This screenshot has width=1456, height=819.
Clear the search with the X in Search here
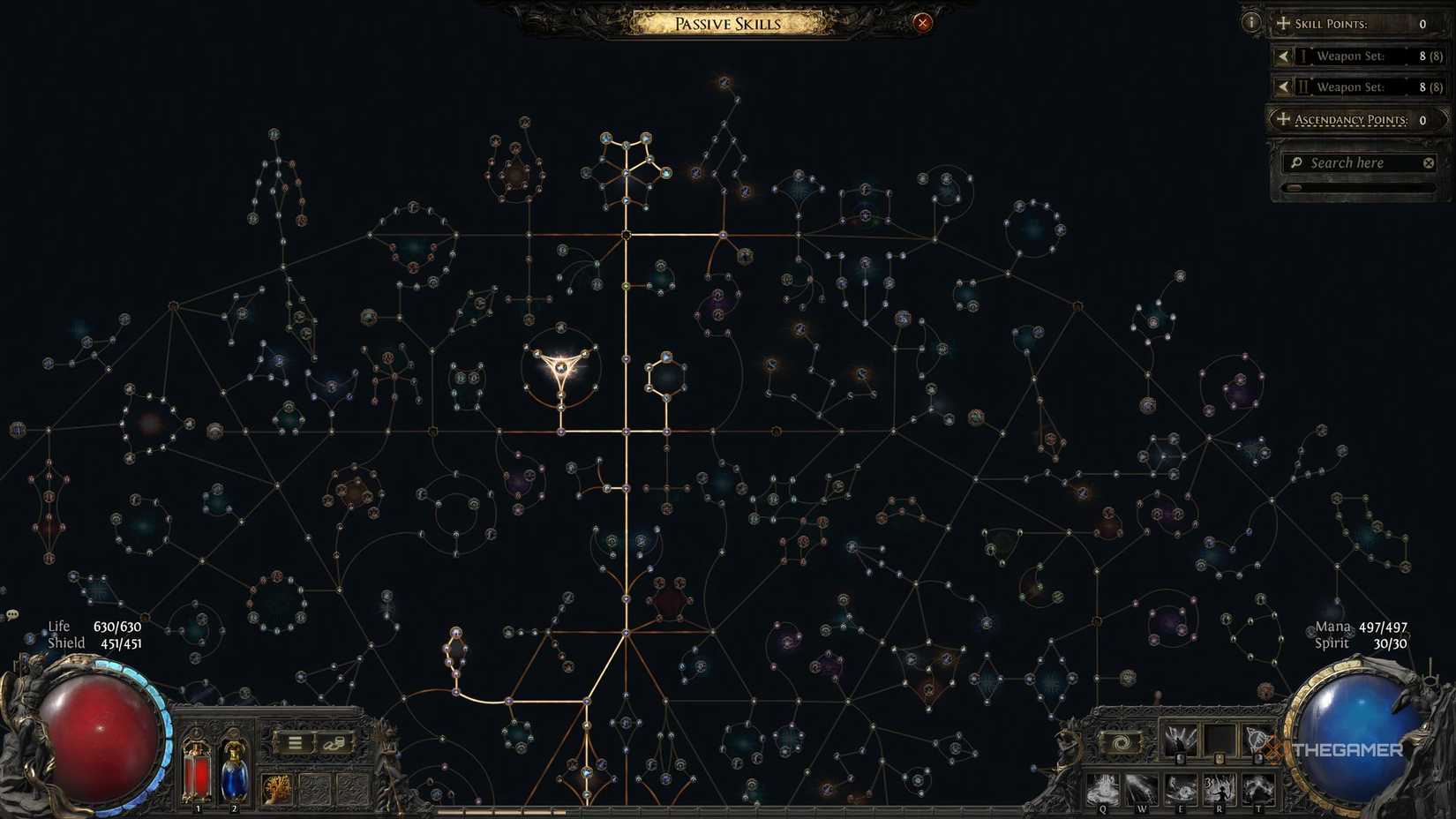coord(1428,162)
